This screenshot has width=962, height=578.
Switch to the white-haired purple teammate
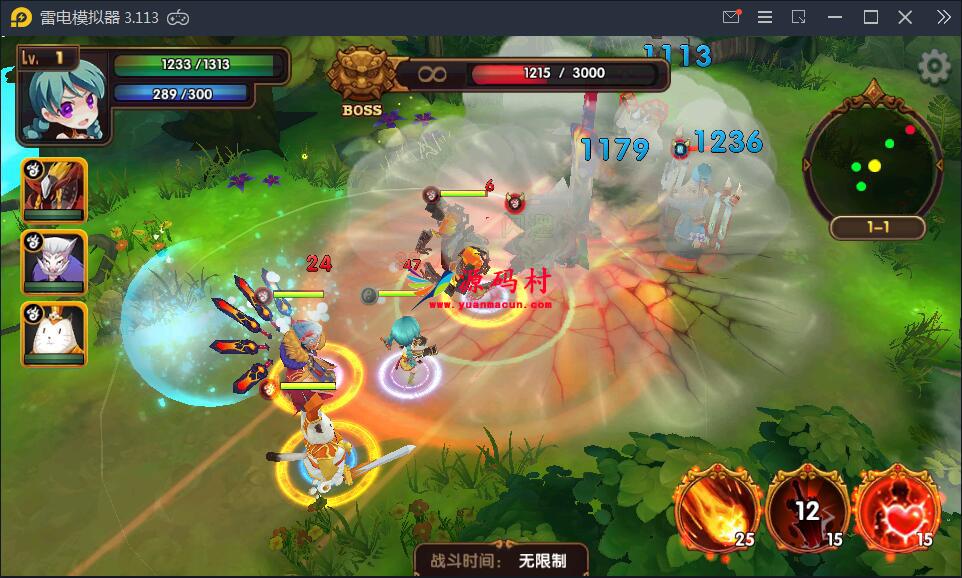point(54,262)
